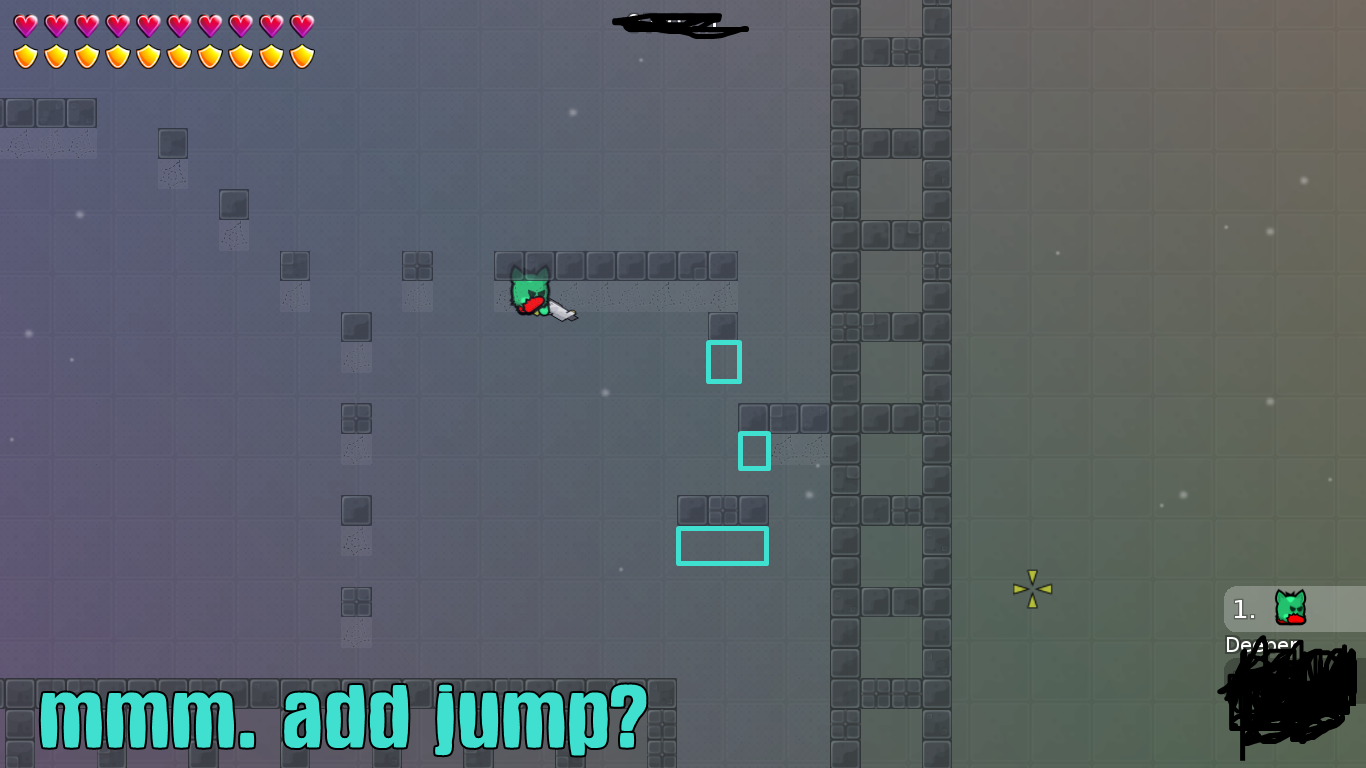Click the platform row above the character

[615, 265]
